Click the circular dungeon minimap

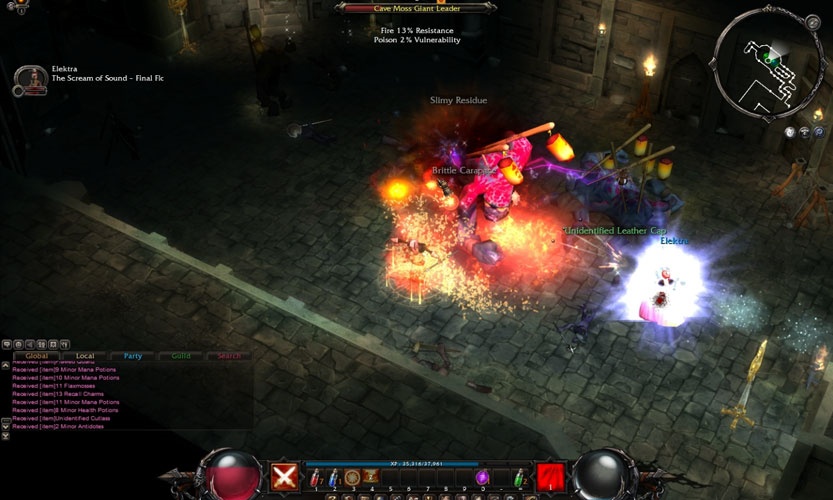coord(767,58)
